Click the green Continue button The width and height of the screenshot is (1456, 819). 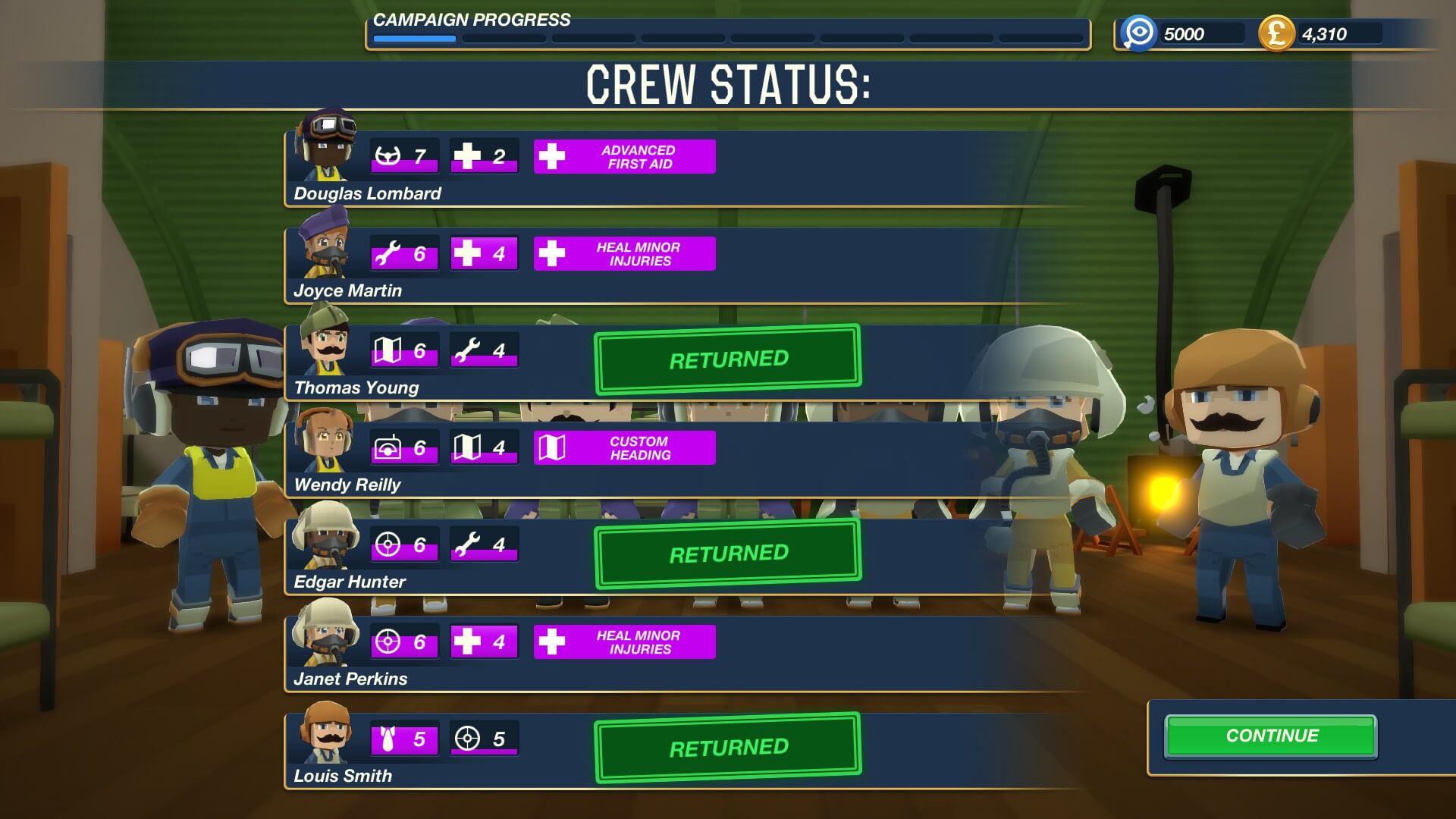pyautogui.click(x=1271, y=736)
